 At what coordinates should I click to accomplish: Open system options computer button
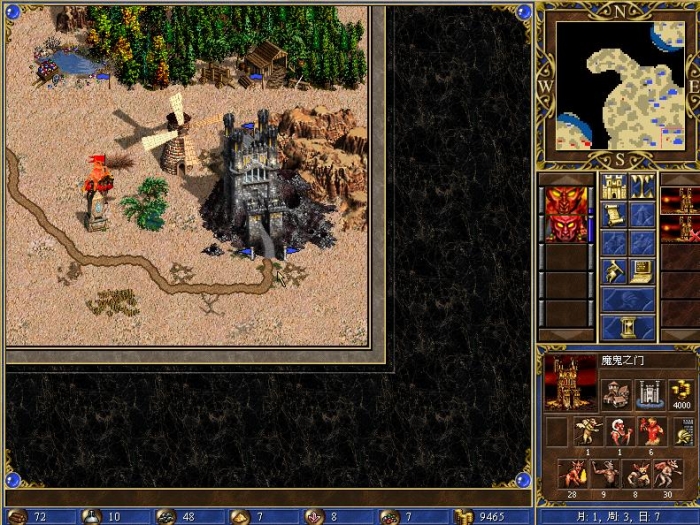coord(642,270)
